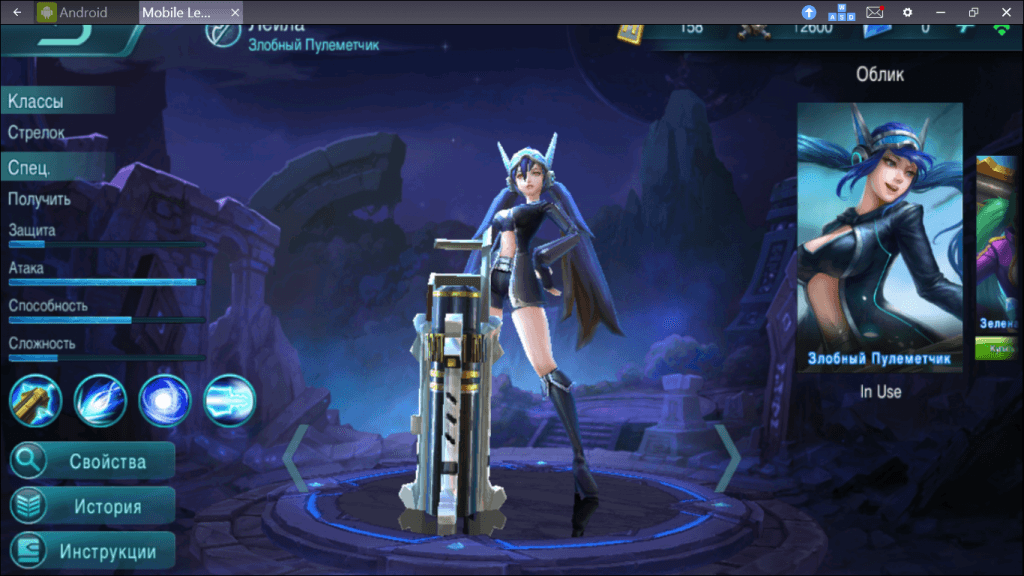
Task: Select the horizontal laser beam skill icon
Action: point(230,401)
